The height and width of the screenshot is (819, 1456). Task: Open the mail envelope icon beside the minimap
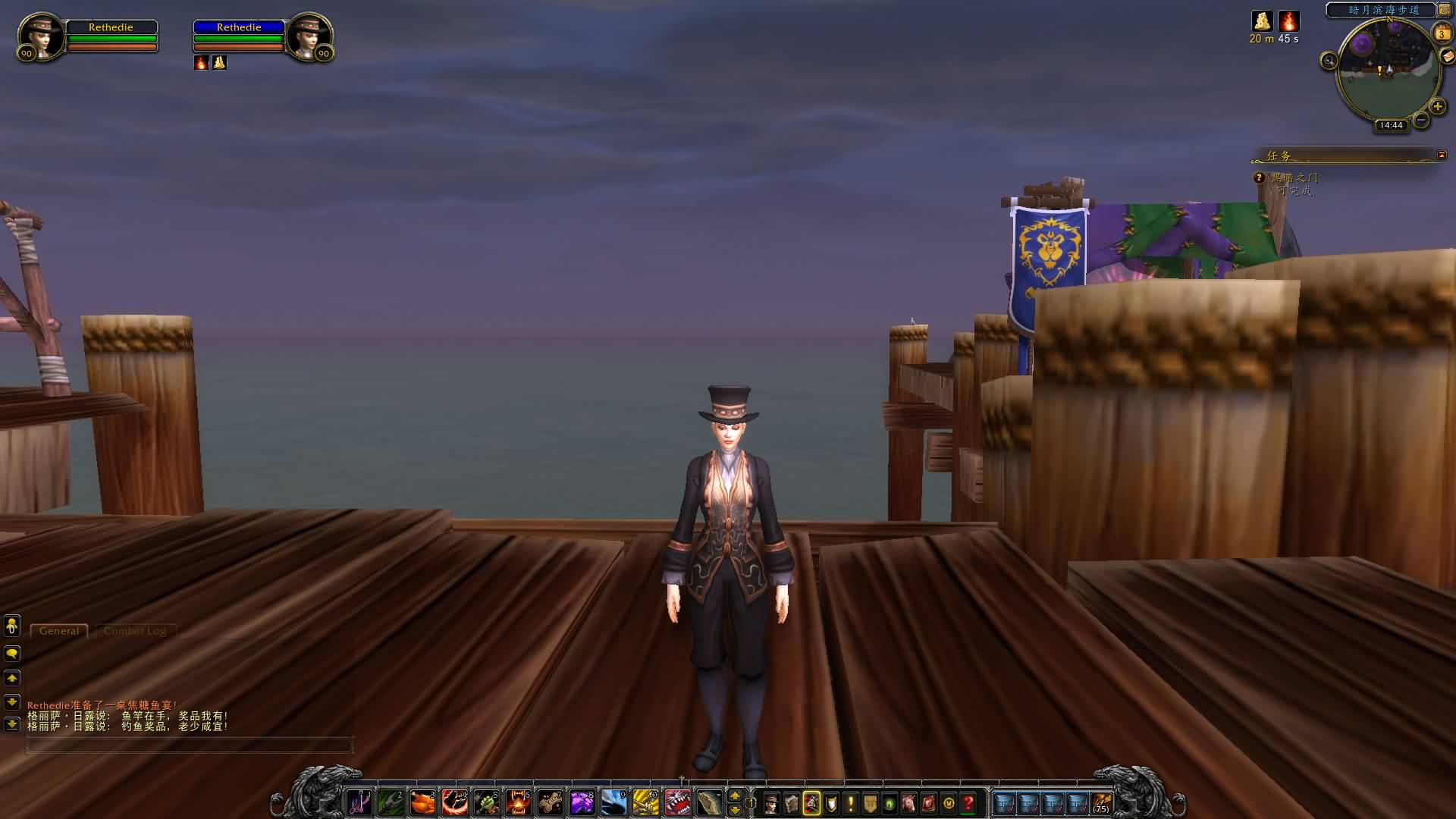[x=1448, y=56]
